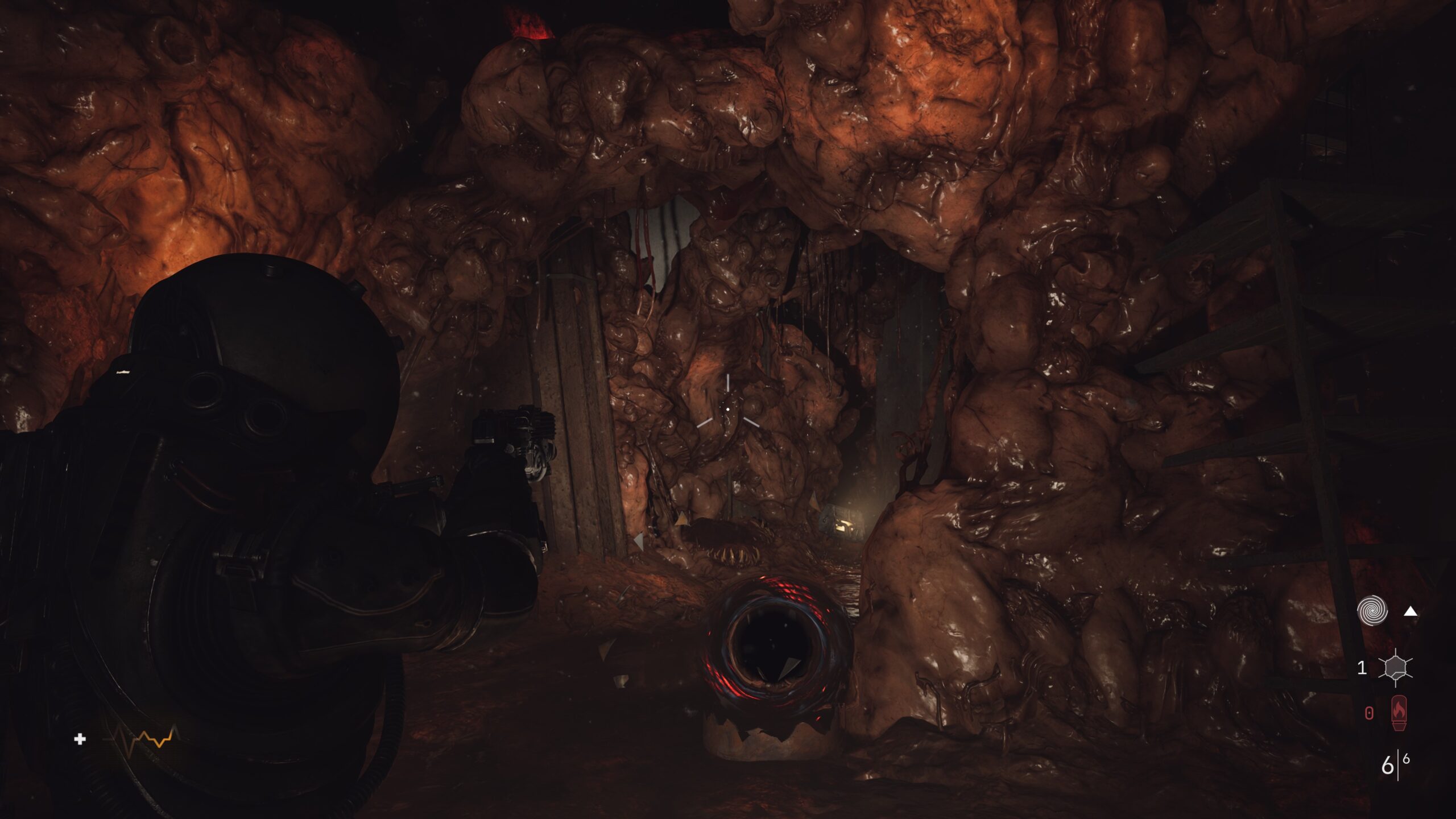Screen dimensions: 1456x819
Task: Choose the red fire cartridge icon
Action: (1398, 713)
